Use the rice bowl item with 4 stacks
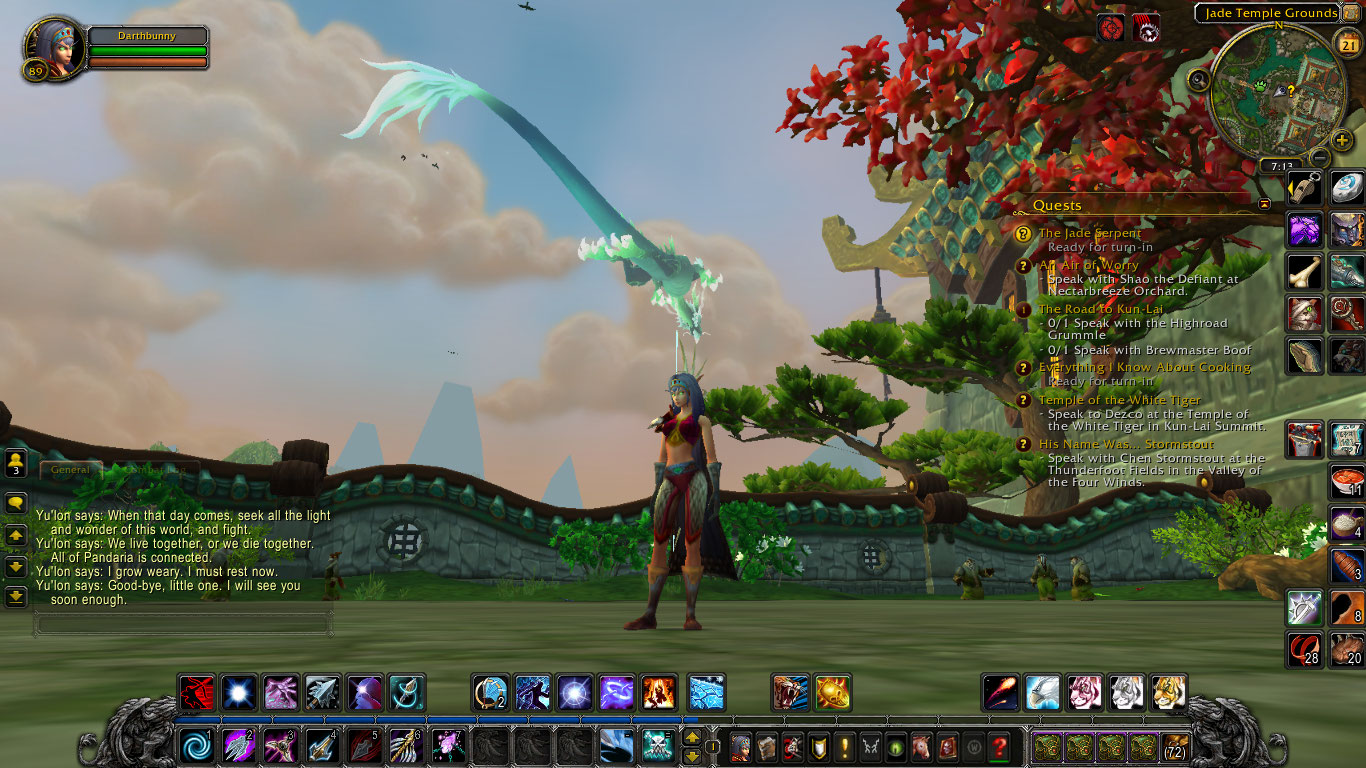The image size is (1366, 768). [1347, 523]
